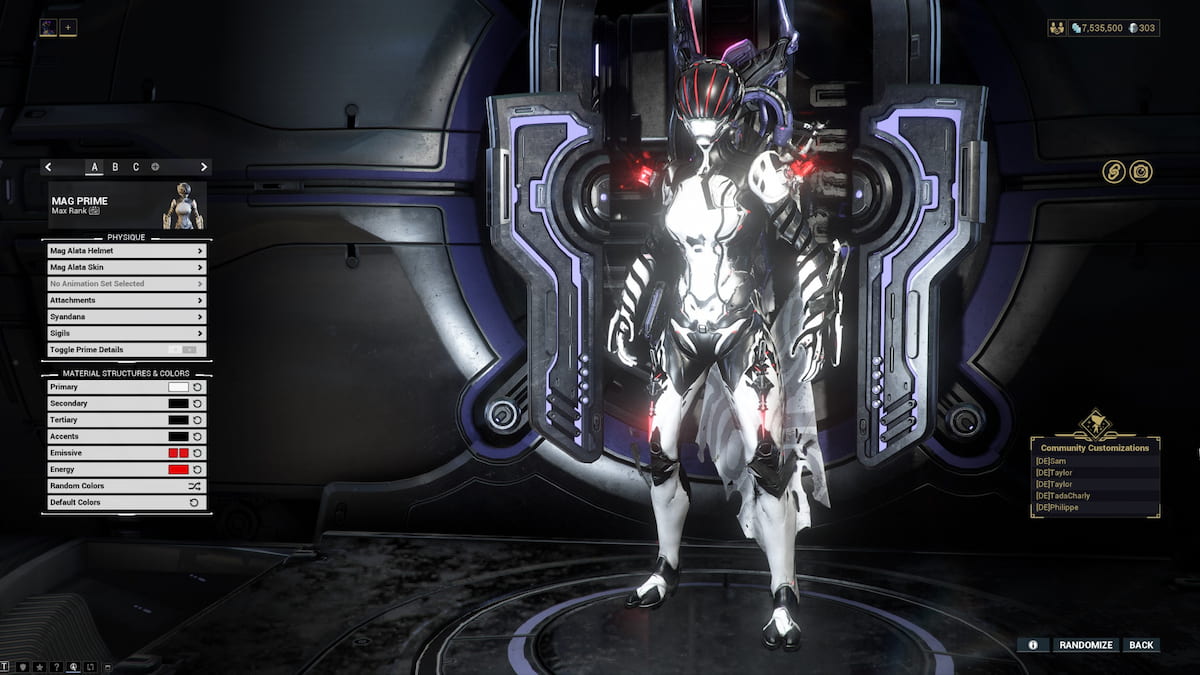The width and height of the screenshot is (1200, 675).
Task: Open the Mag Alata Helmet selection
Action: pyautogui.click(x=126, y=251)
